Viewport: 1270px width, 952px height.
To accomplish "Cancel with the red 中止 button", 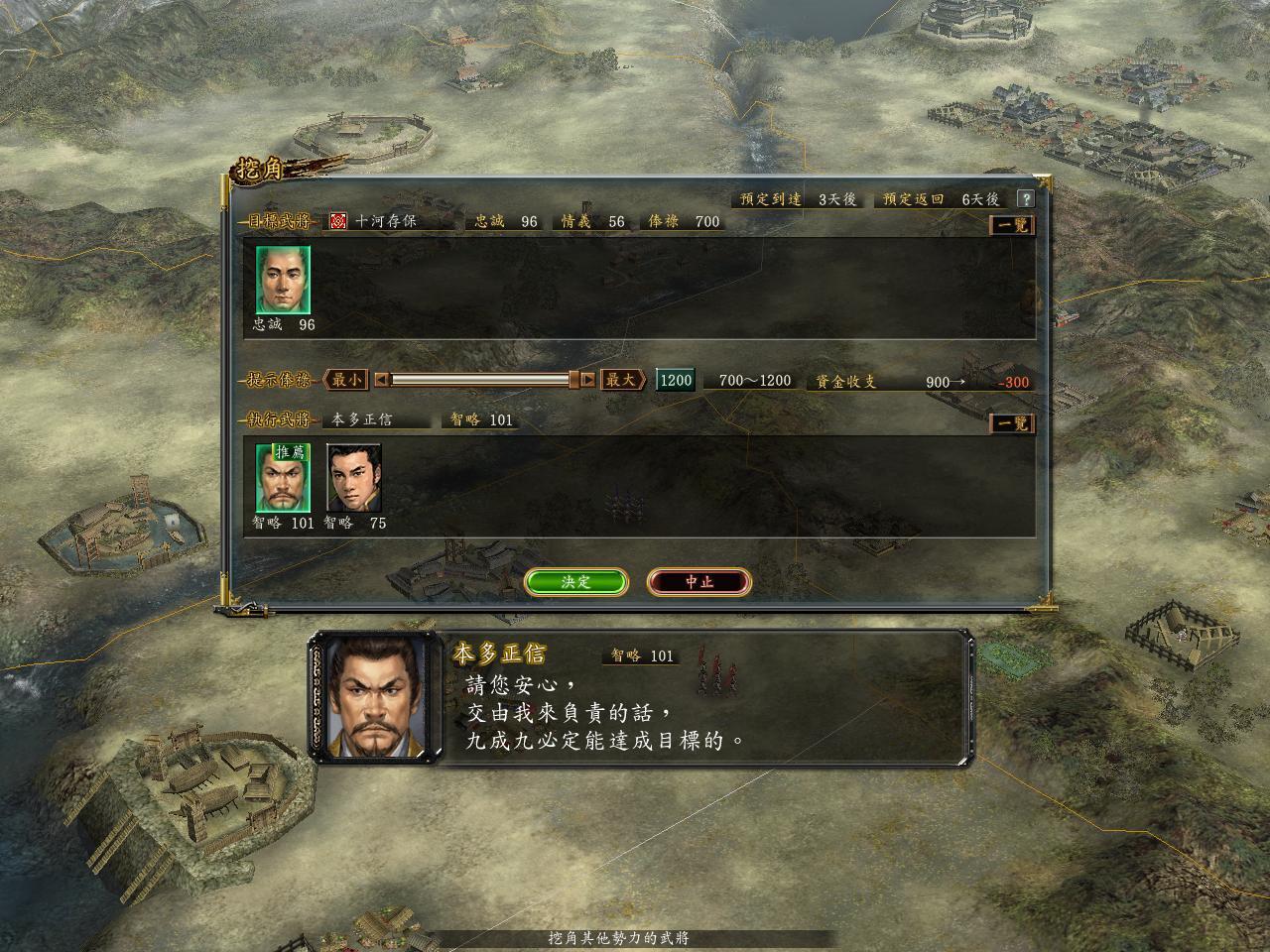I will [x=698, y=582].
